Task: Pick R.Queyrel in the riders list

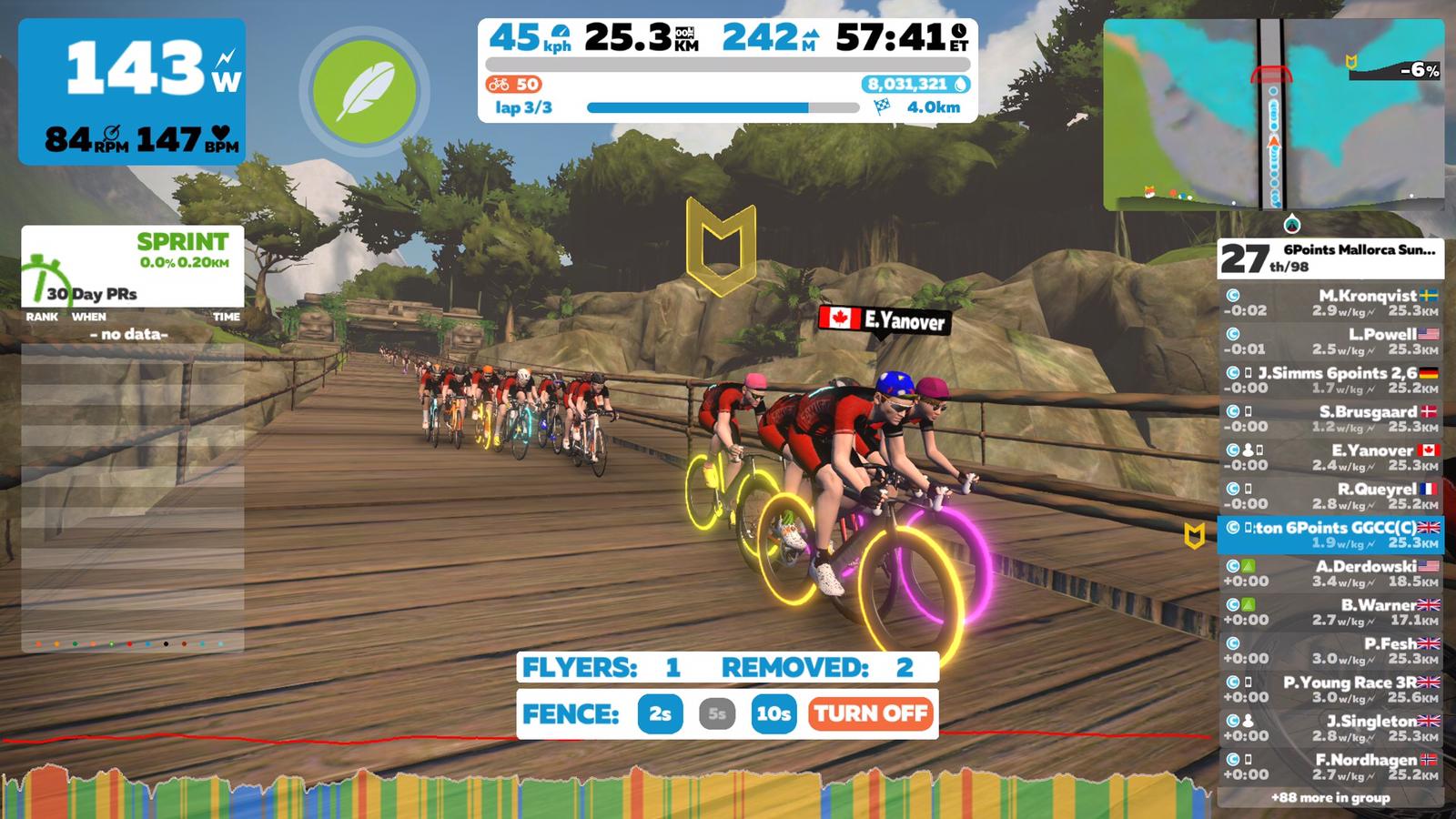Action: click(x=1330, y=496)
